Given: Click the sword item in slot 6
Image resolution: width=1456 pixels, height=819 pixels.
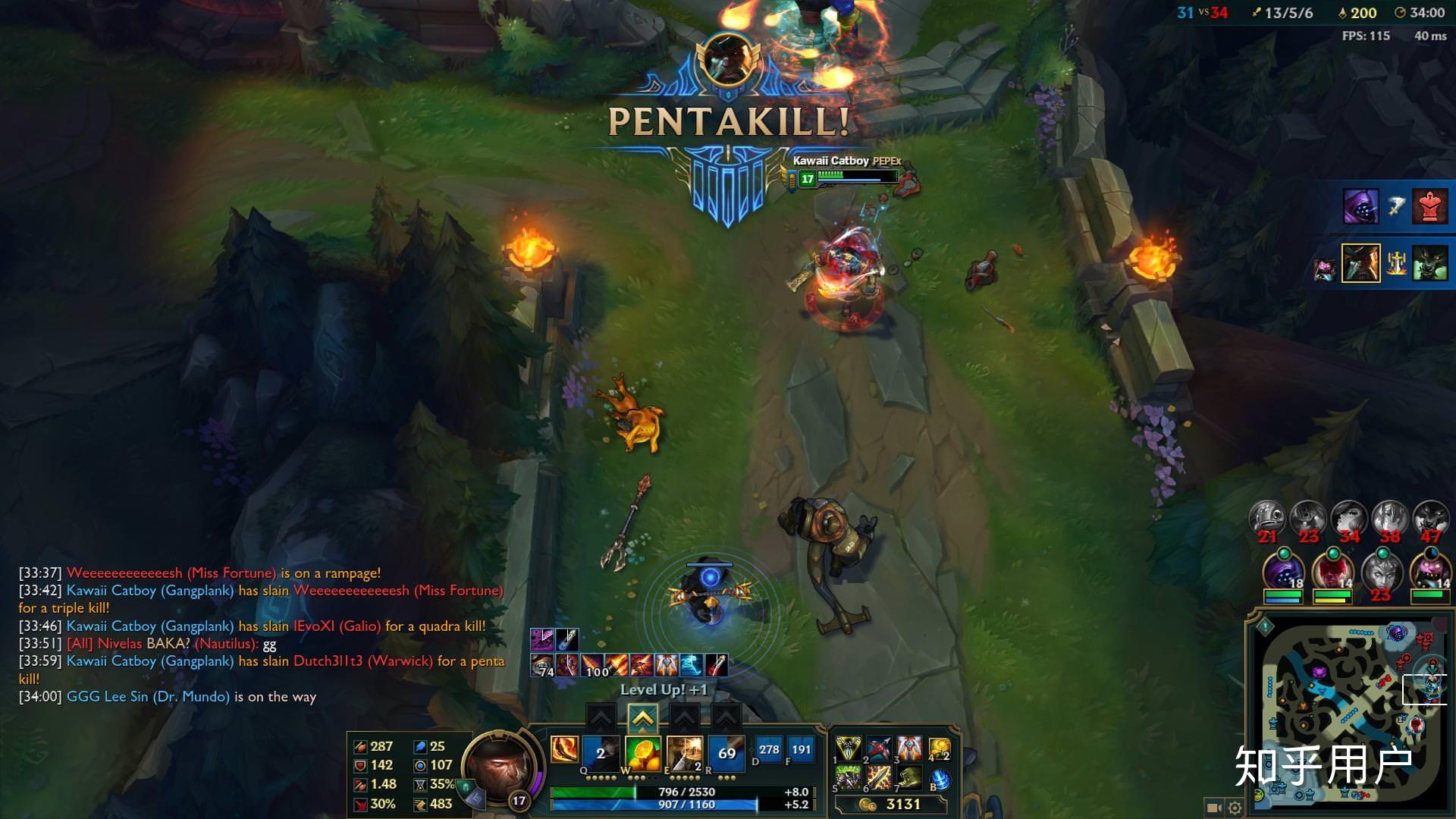Looking at the screenshot, I should tap(879, 778).
